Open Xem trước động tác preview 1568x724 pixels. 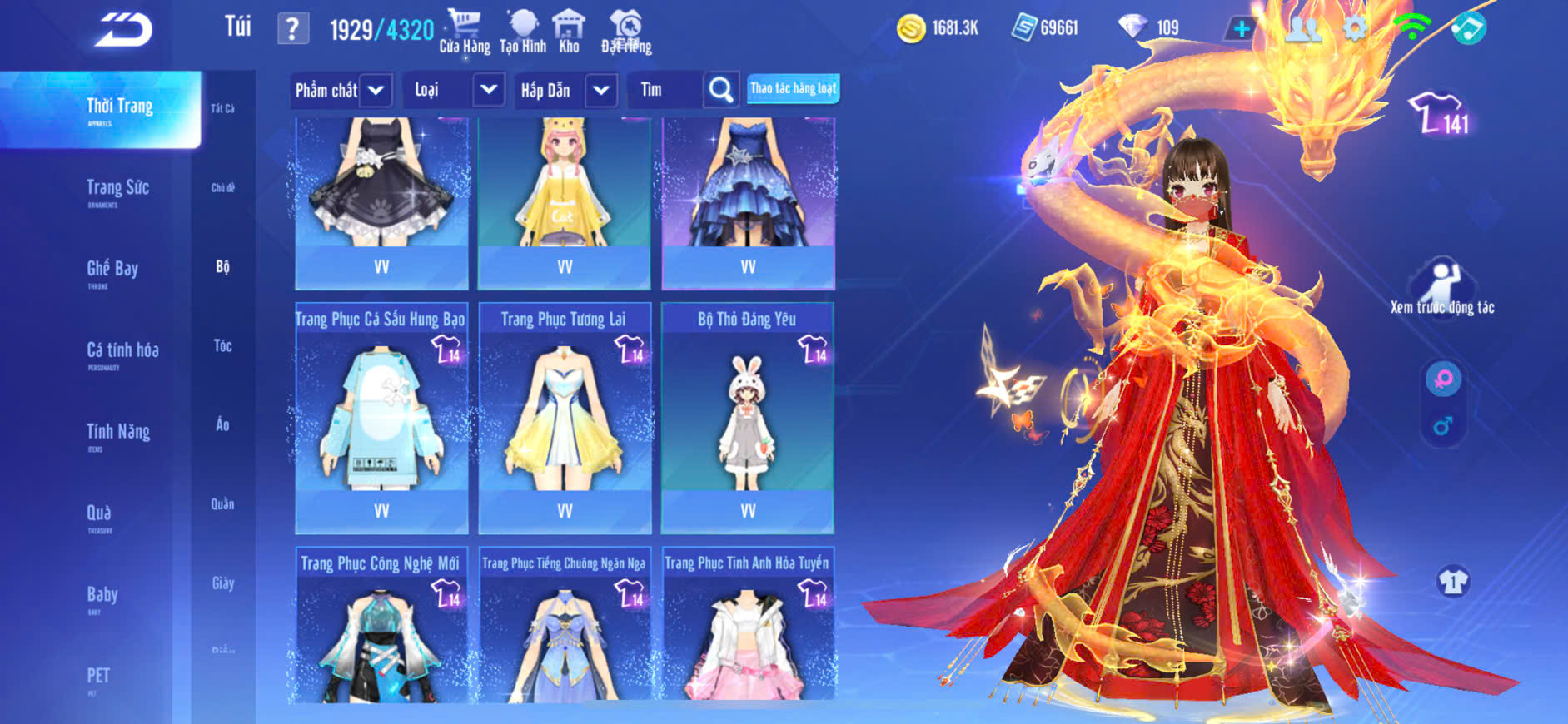pos(1442,288)
